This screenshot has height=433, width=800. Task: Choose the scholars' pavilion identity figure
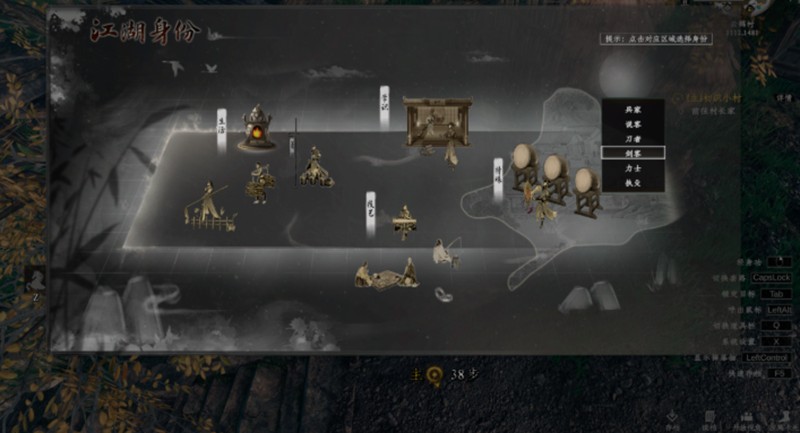[436, 124]
